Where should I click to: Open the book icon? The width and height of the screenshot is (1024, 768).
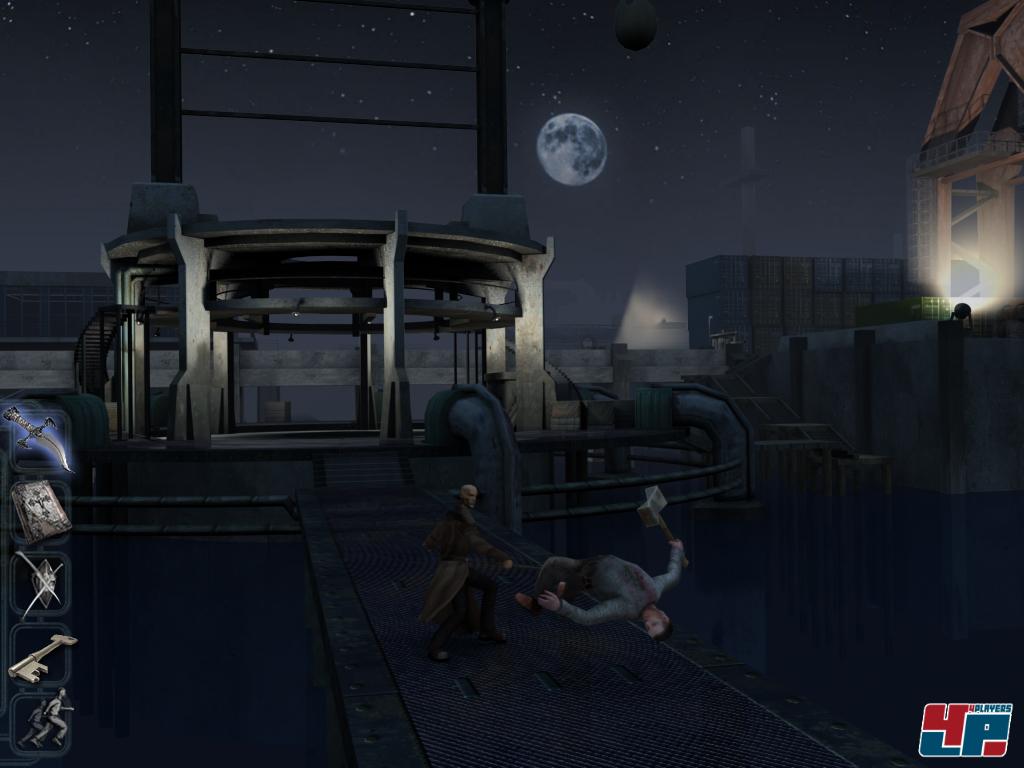click(x=40, y=512)
